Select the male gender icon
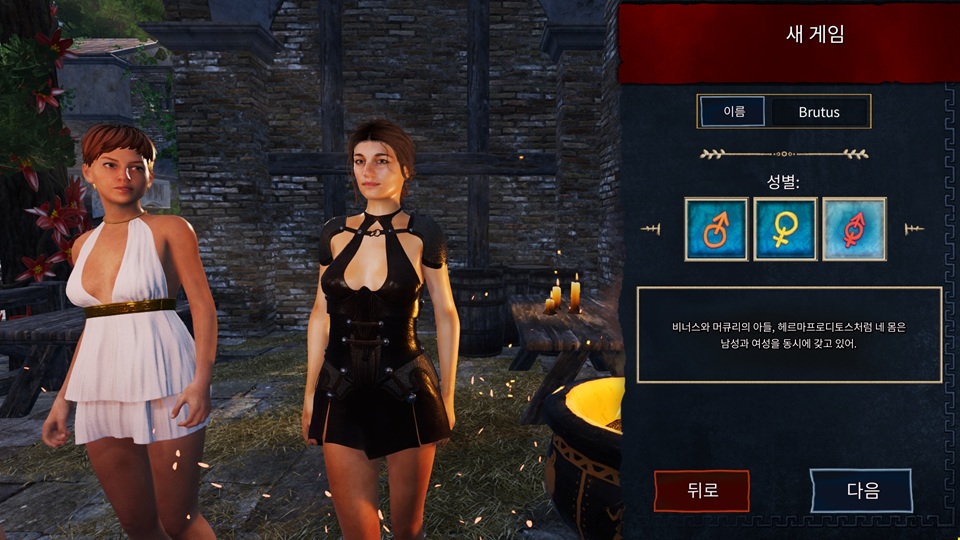This screenshot has height=540, width=960. pos(716,229)
